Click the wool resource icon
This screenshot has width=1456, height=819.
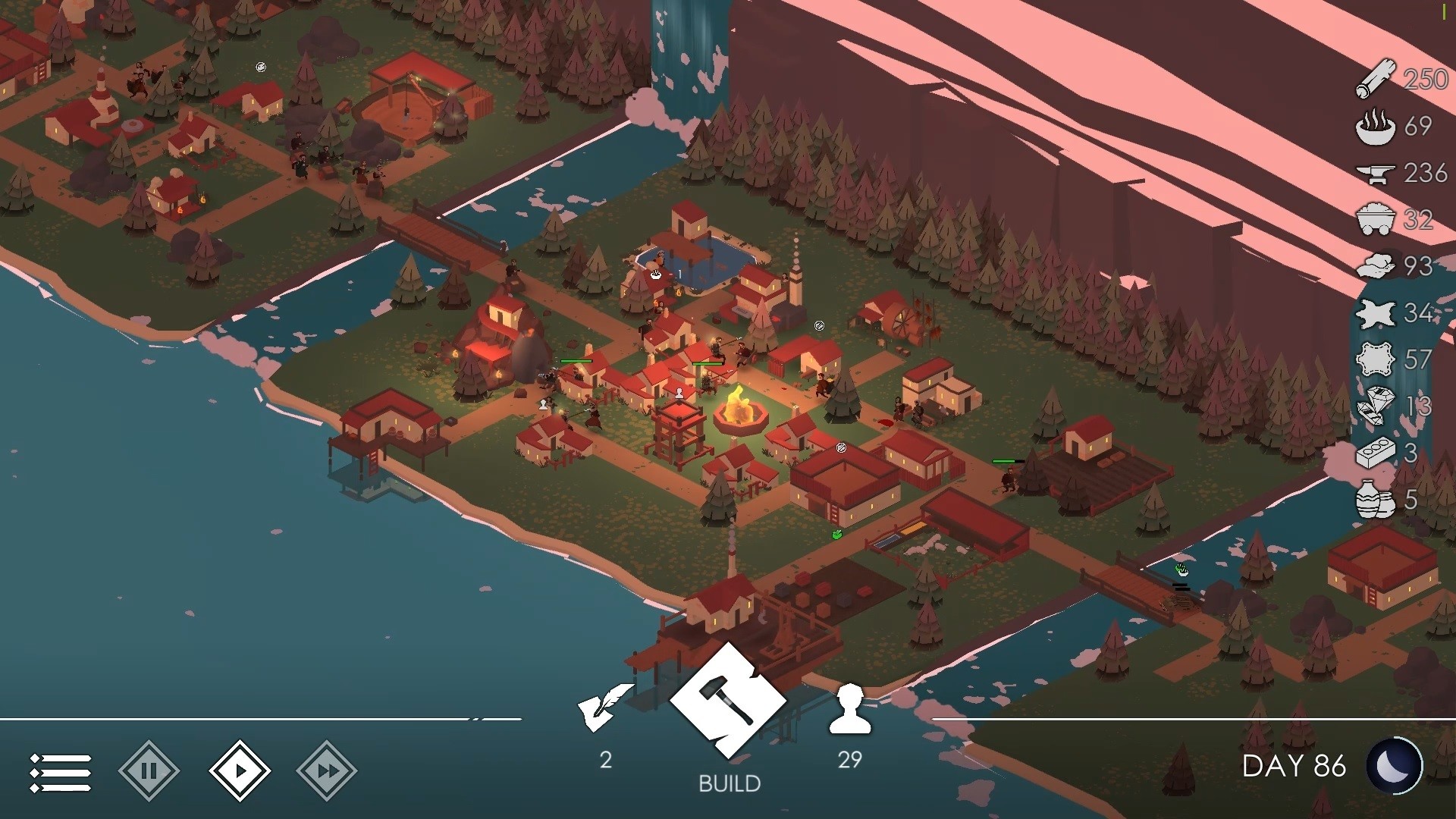1377,267
